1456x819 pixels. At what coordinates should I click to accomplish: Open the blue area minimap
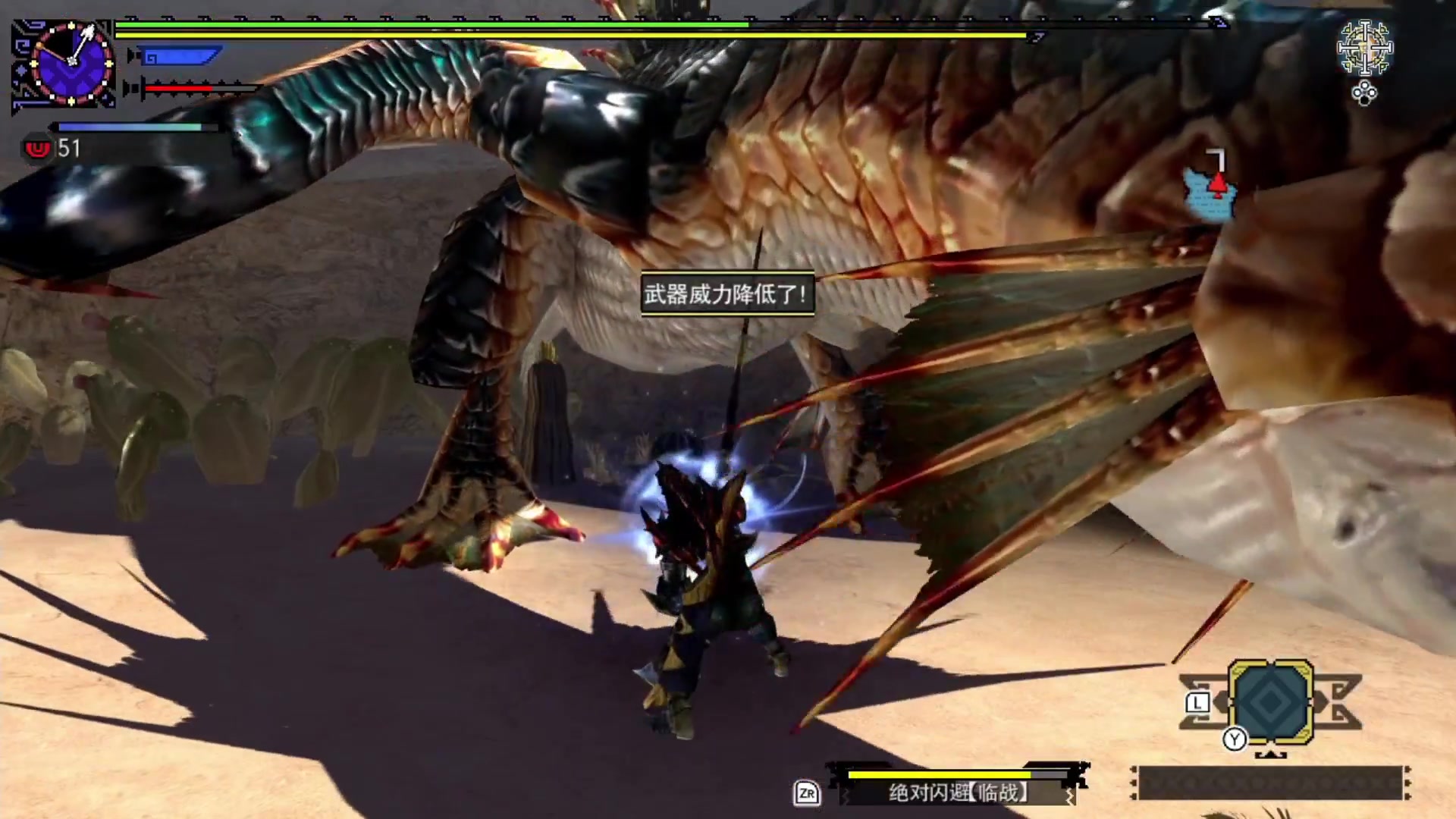click(1211, 194)
